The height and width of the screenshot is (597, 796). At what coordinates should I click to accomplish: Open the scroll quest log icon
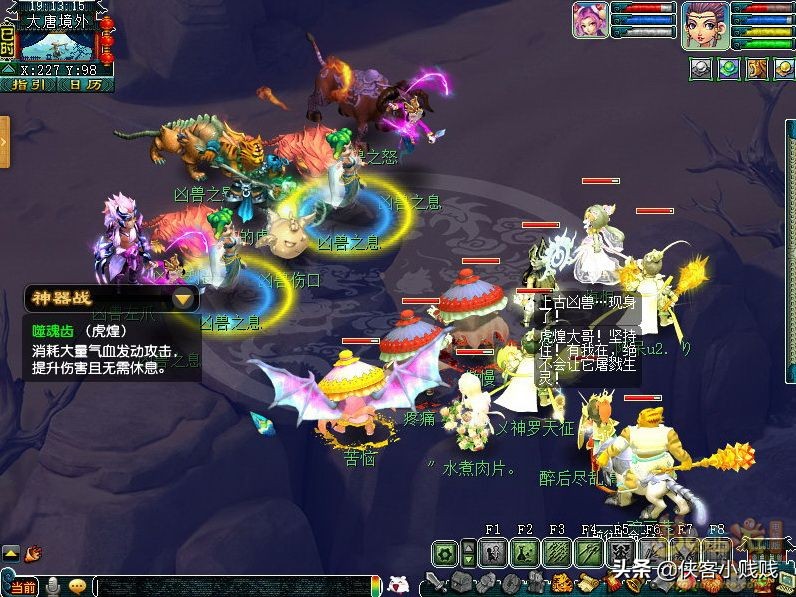588,583
